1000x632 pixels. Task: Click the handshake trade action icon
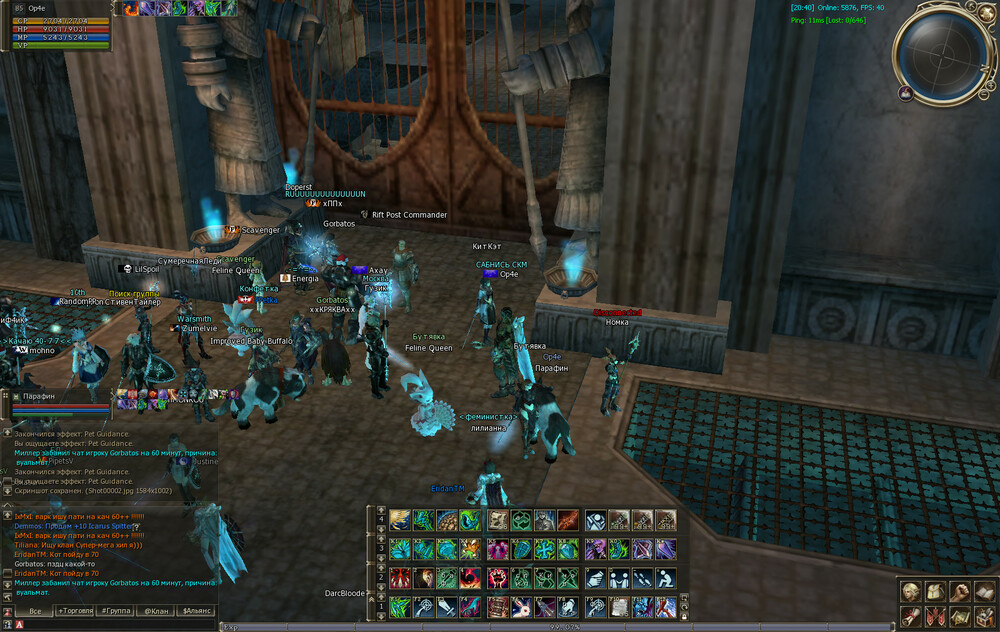pyautogui.click(x=618, y=578)
